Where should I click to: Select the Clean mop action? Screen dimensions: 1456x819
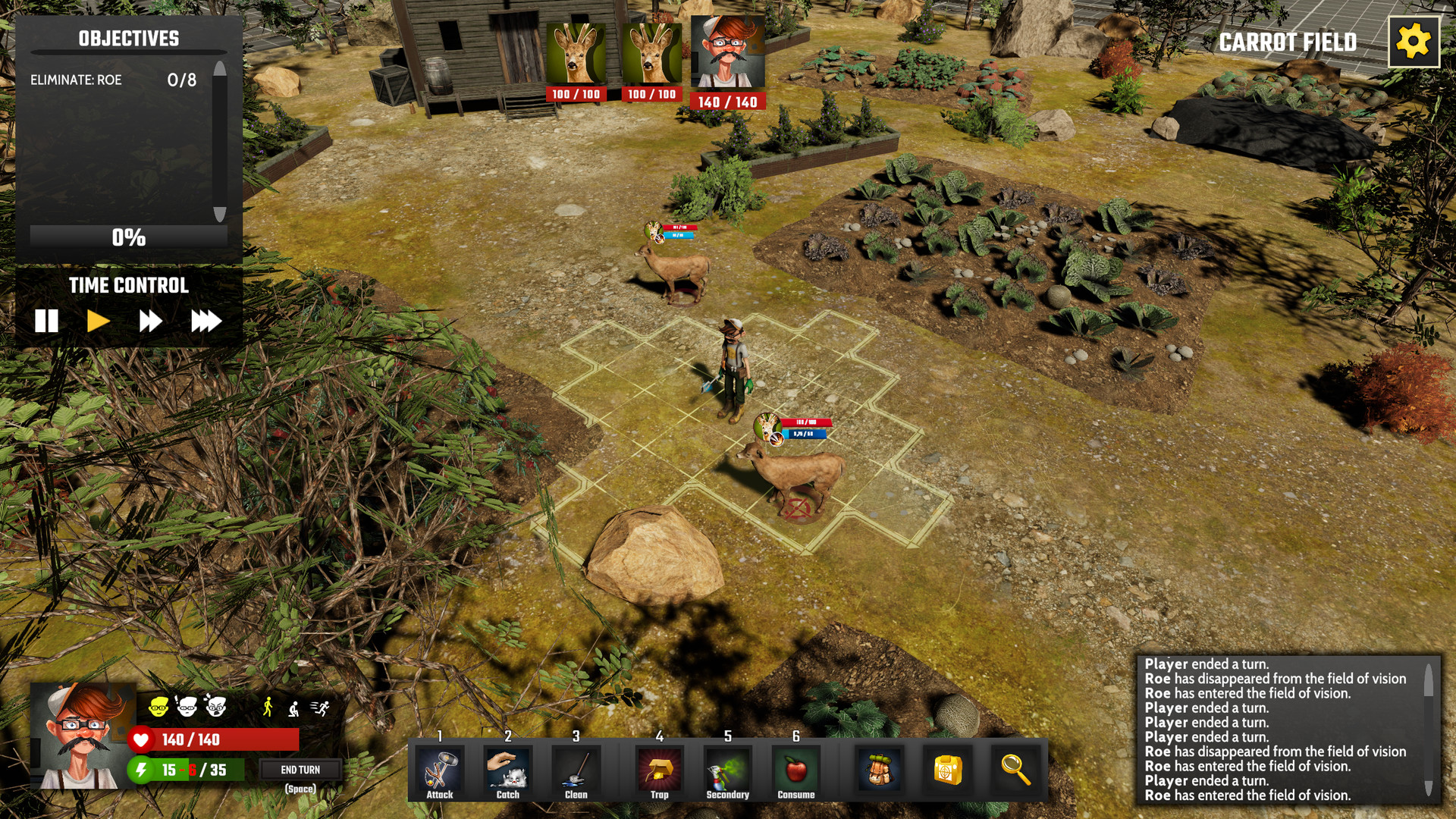tap(576, 770)
